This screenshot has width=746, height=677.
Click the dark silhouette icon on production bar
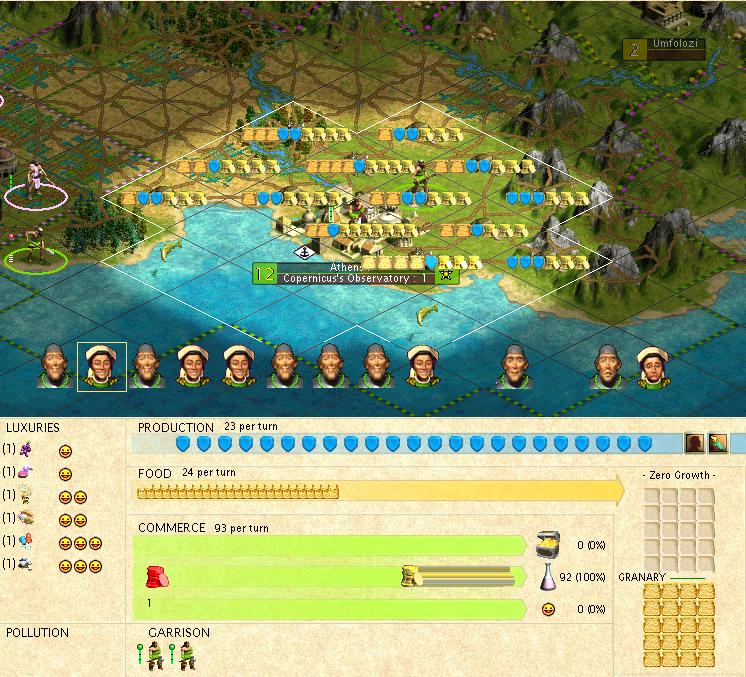[694, 443]
